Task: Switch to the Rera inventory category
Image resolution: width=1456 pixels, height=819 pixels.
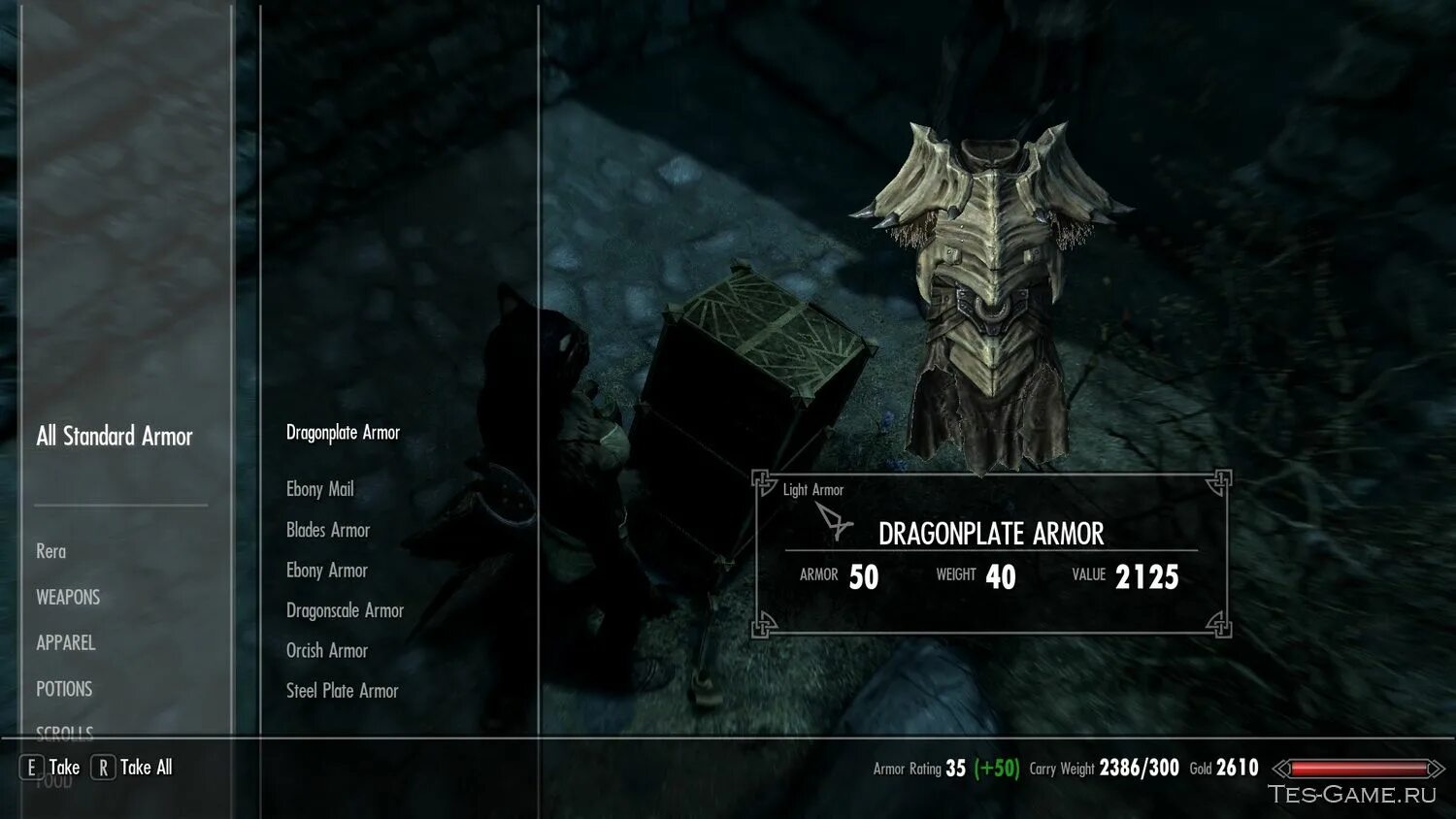Action: point(50,551)
